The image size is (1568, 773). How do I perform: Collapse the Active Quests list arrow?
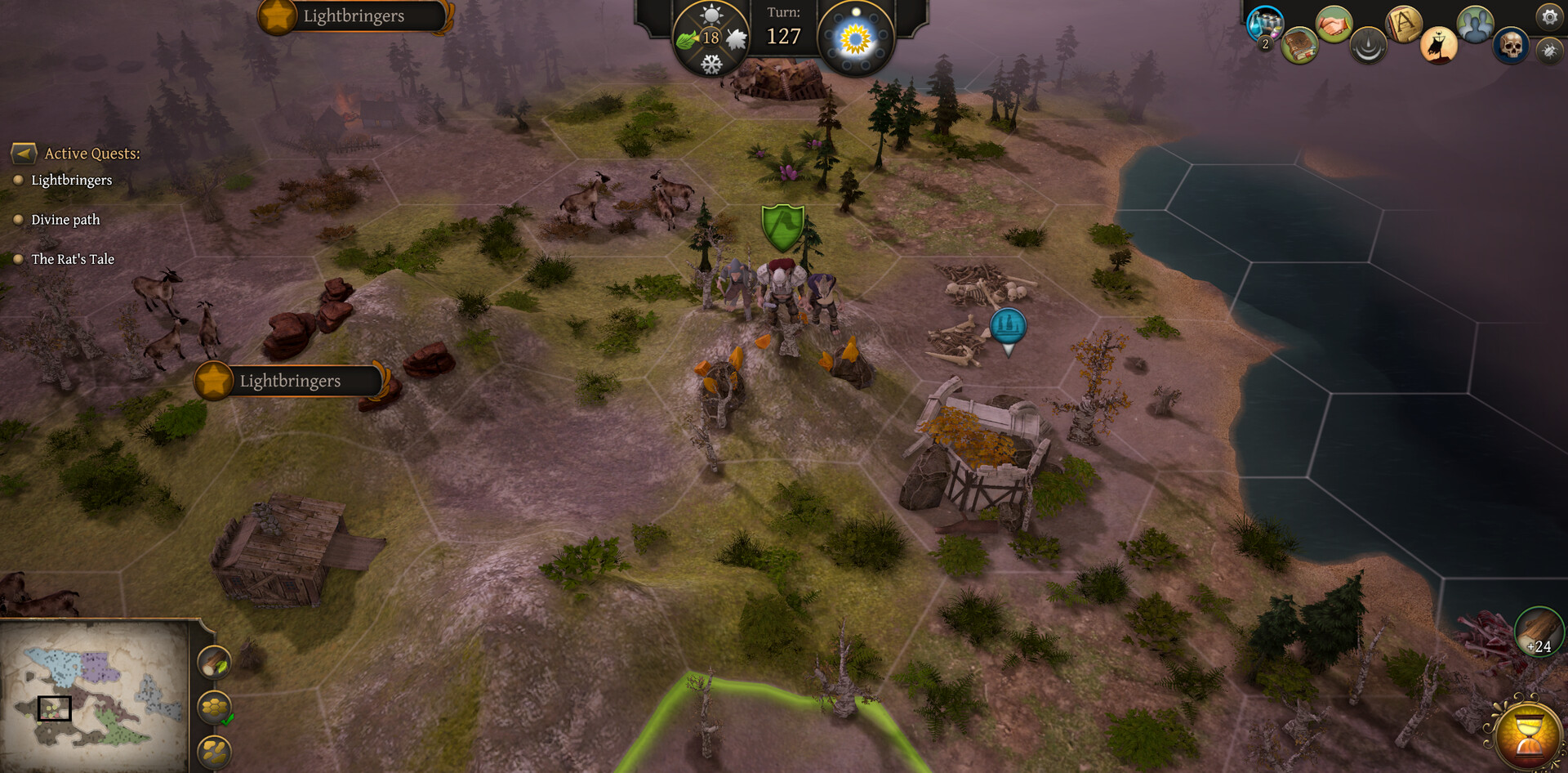point(24,153)
